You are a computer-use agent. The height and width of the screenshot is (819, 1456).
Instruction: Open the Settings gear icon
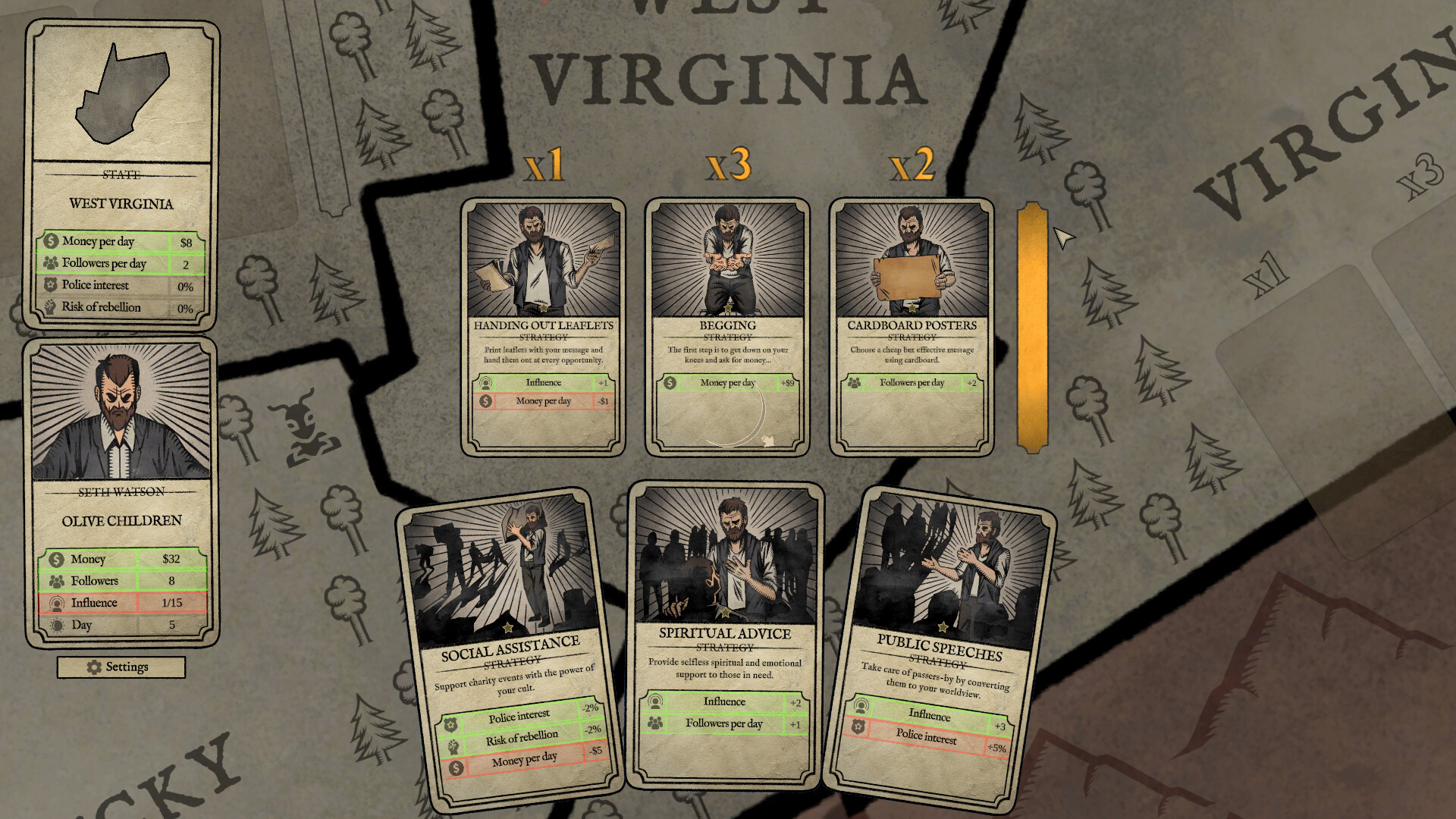point(93,667)
